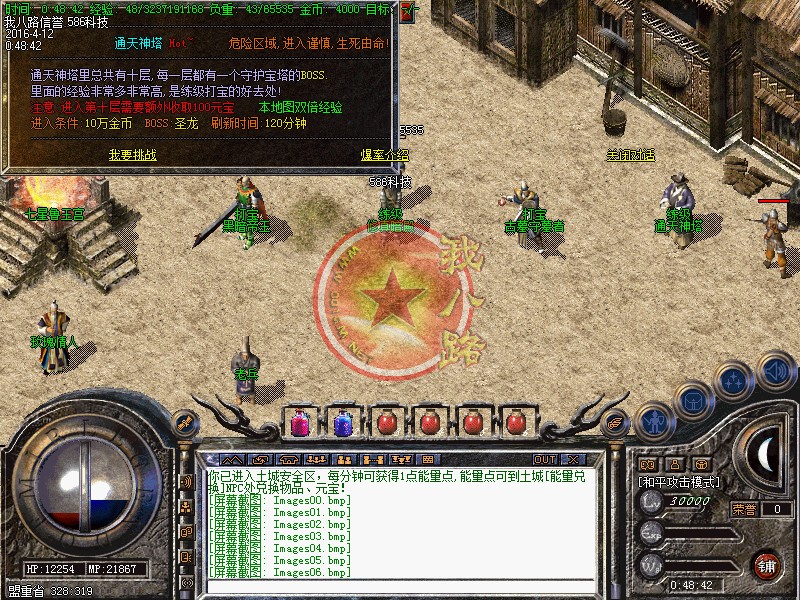Viewport: 800px width, 600px height.
Task: Use the pink potion in the belt
Action: [300, 422]
